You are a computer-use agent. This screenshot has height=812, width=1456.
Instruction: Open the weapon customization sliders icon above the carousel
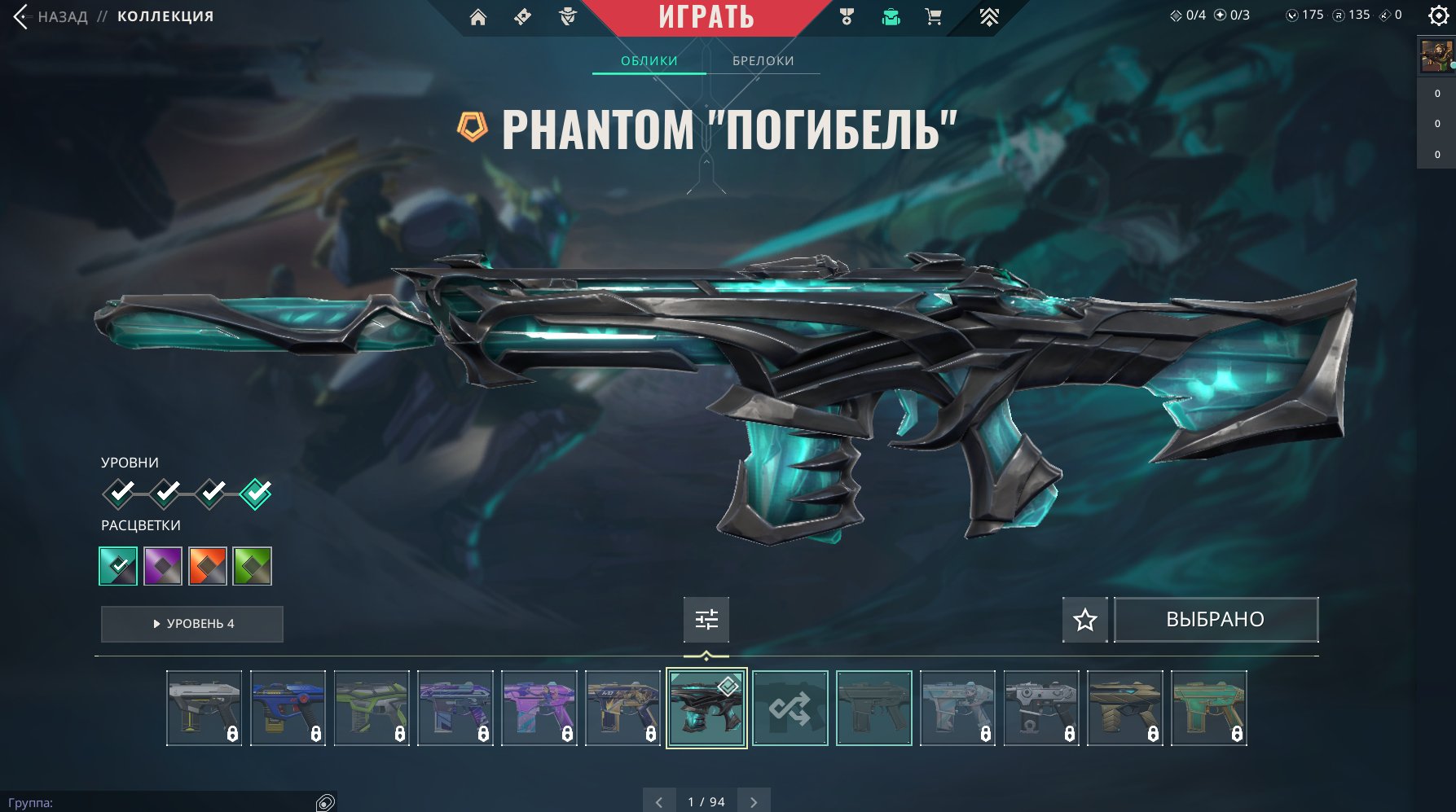706,620
